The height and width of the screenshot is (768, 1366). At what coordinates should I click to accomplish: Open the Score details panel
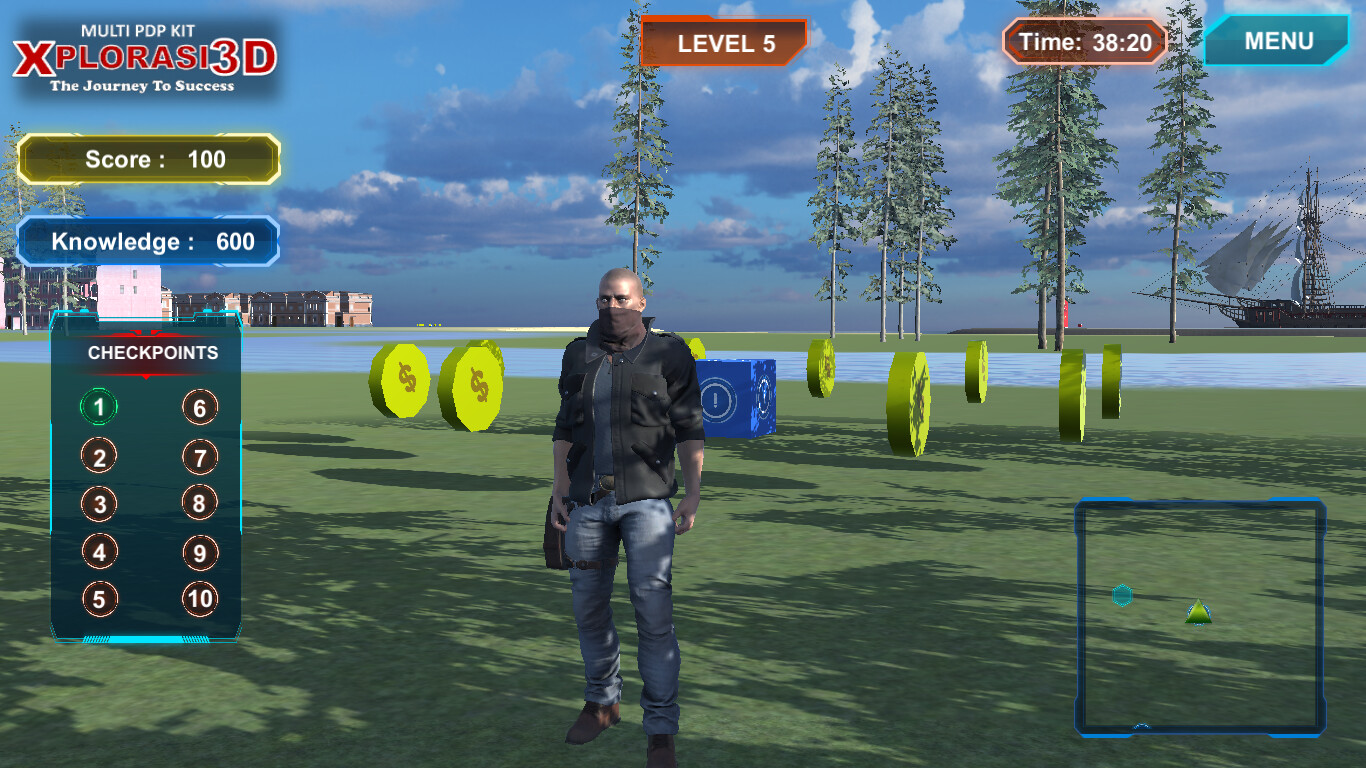point(148,160)
